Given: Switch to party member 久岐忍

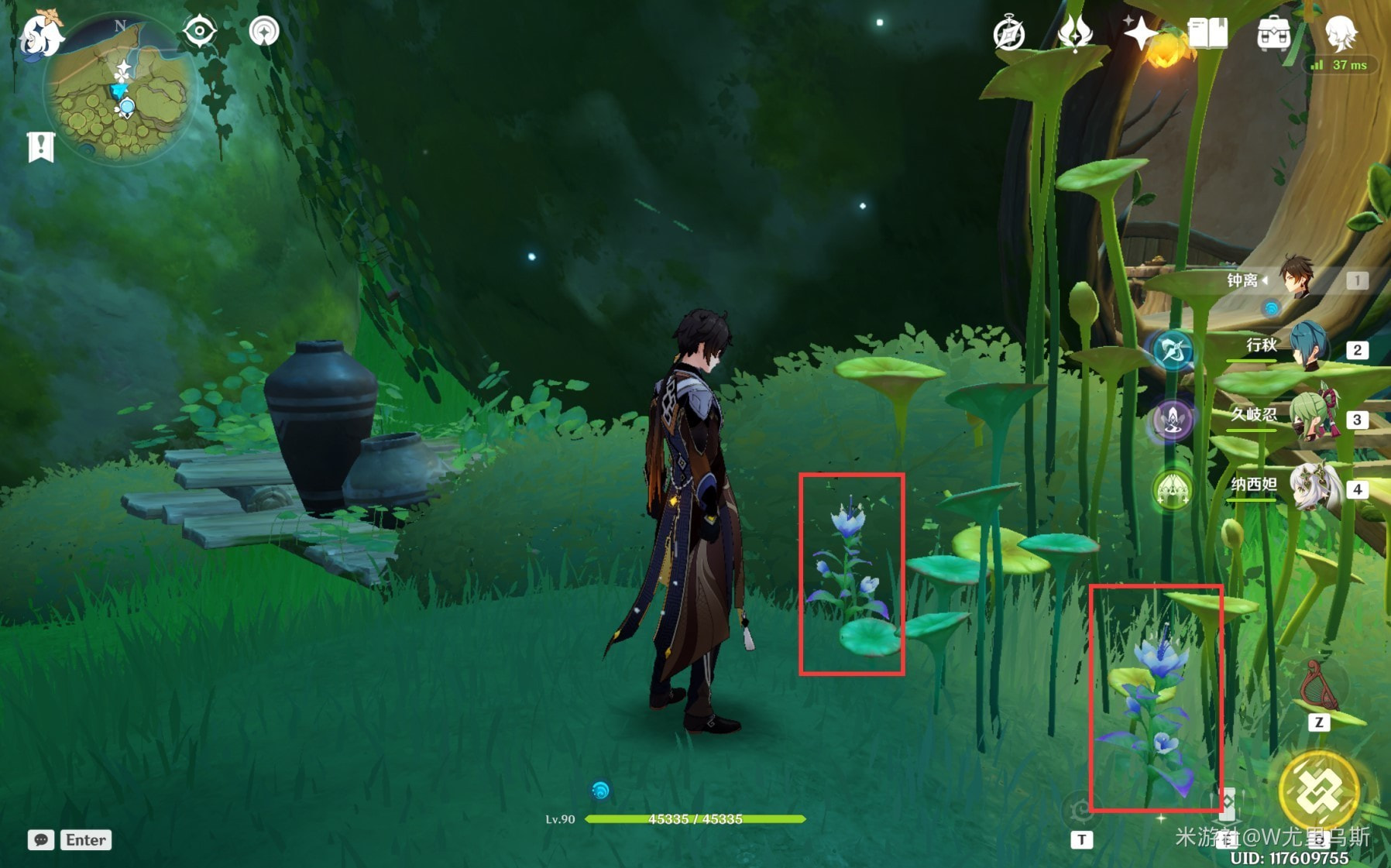Looking at the screenshot, I should click(x=1310, y=418).
